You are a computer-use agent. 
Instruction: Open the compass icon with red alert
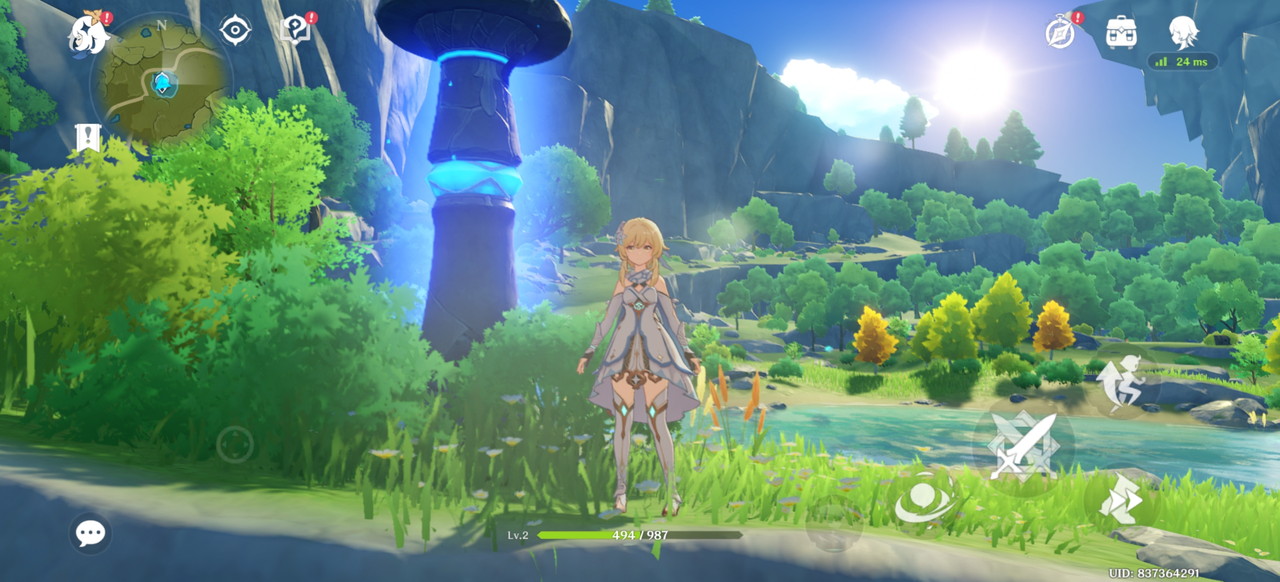pos(1061,32)
